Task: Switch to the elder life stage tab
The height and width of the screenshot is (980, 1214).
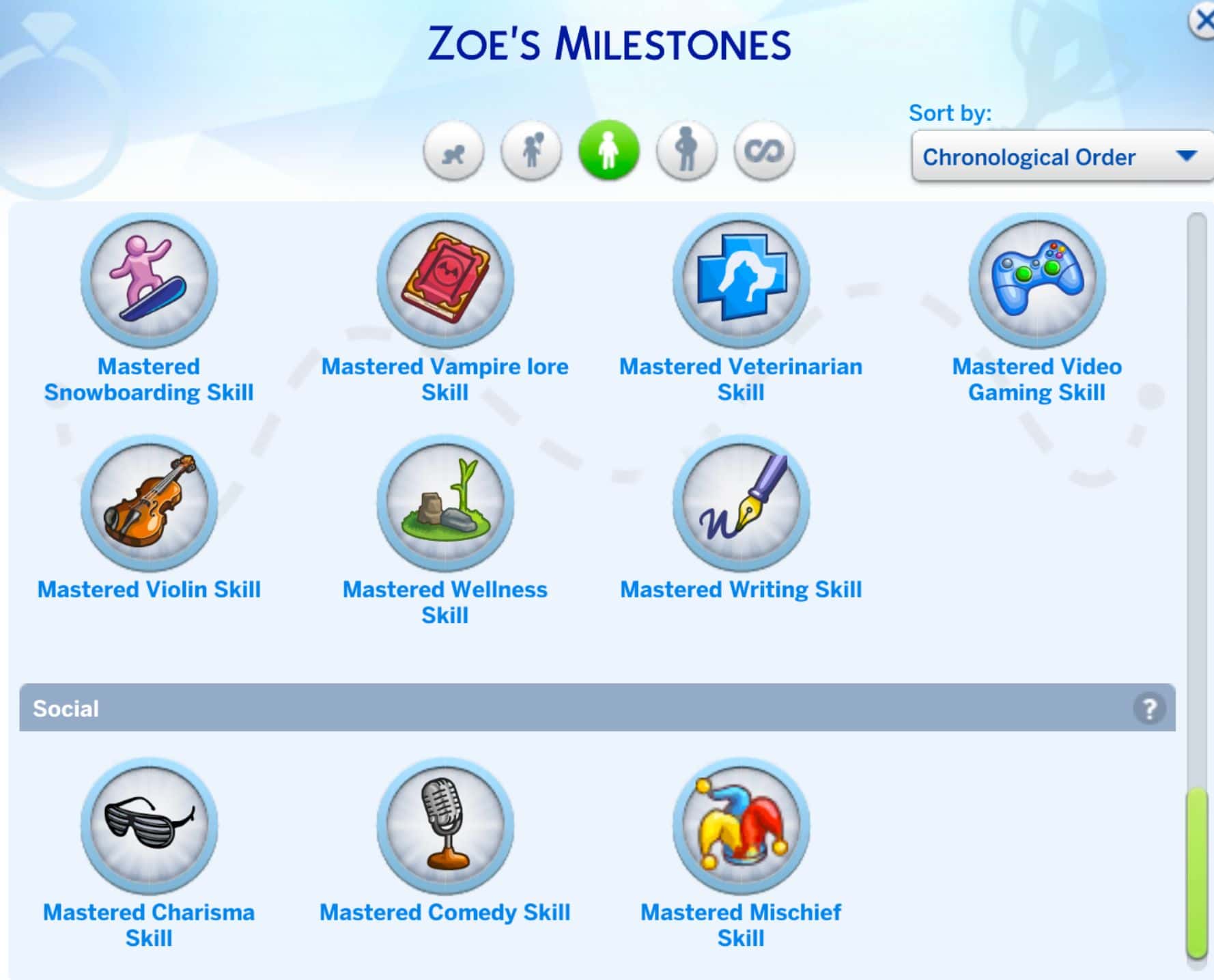Action: [686, 152]
